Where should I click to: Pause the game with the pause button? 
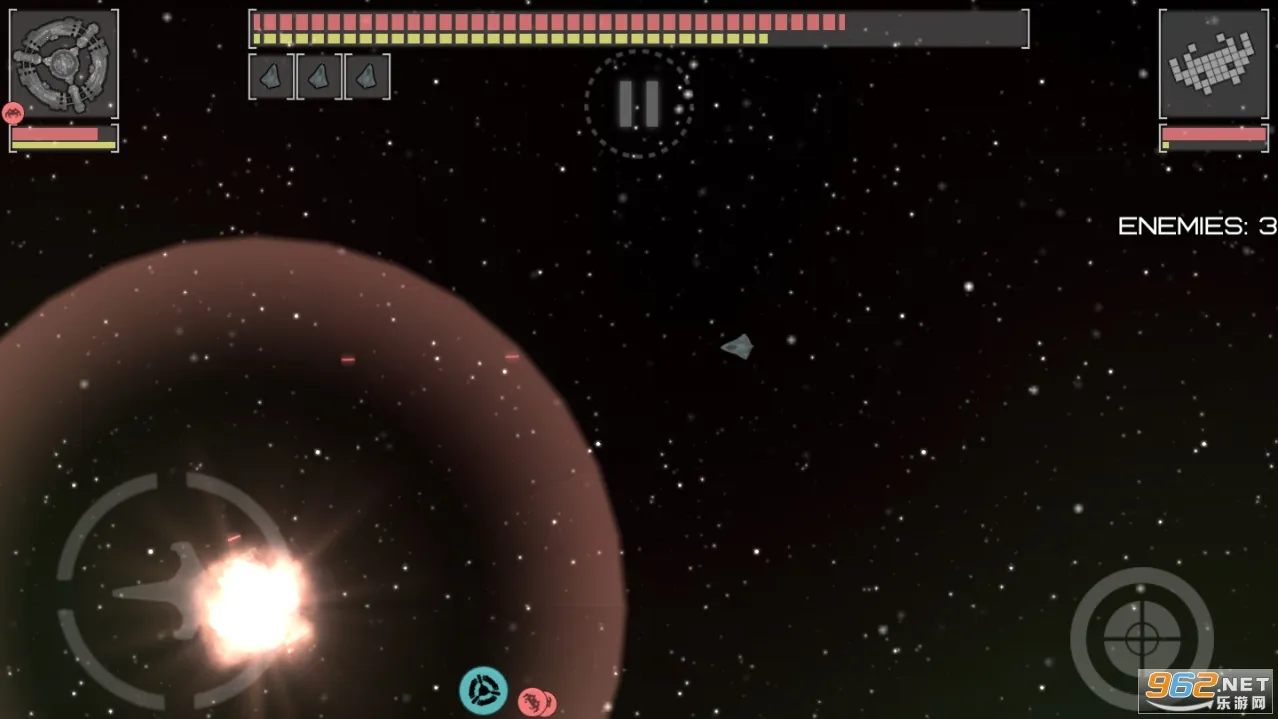(638, 103)
